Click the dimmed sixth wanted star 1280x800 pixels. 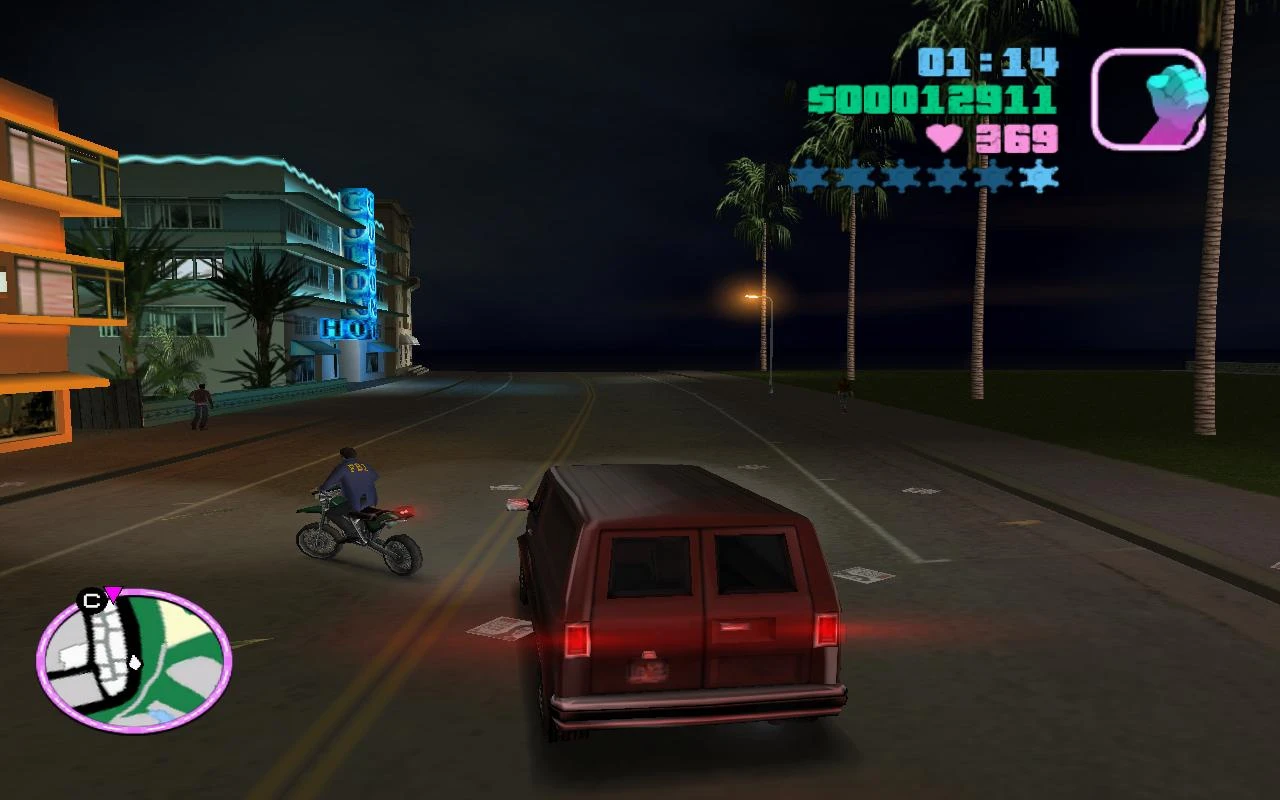point(1039,177)
